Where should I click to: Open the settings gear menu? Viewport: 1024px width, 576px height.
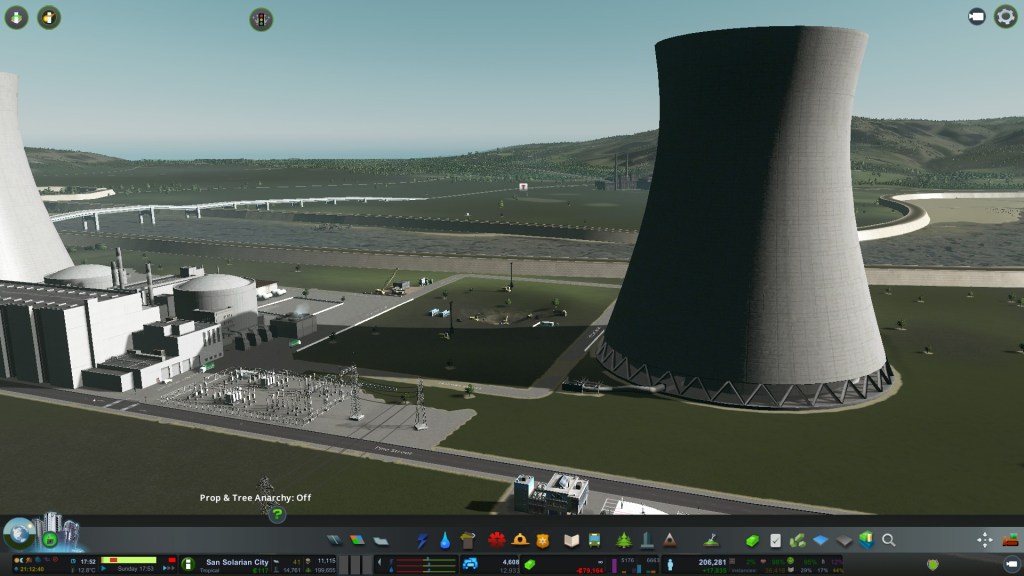pyautogui.click(x=1005, y=17)
